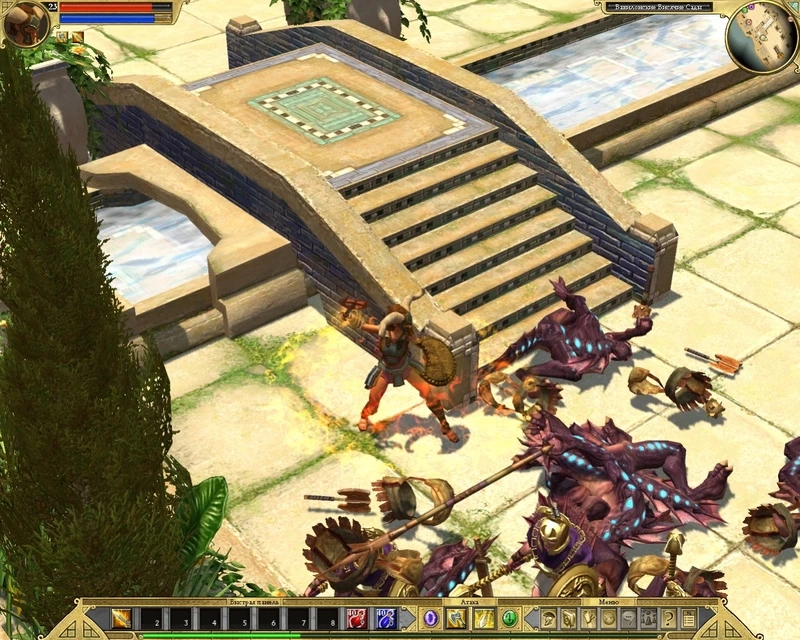Screen dimensions: 800x640
Task: Open the party players icon
Action: click(648, 618)
